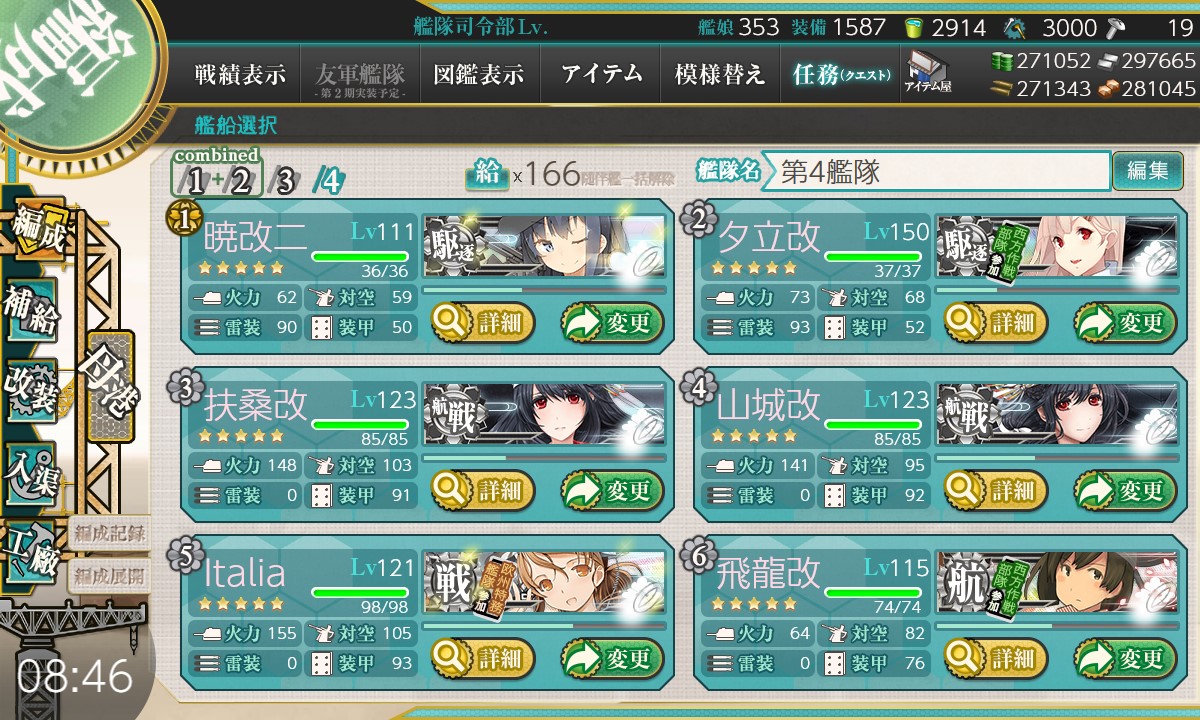Show 詳細 details for Italia
The height and width of the screenshot is (720, 1200).
(483, 658)
